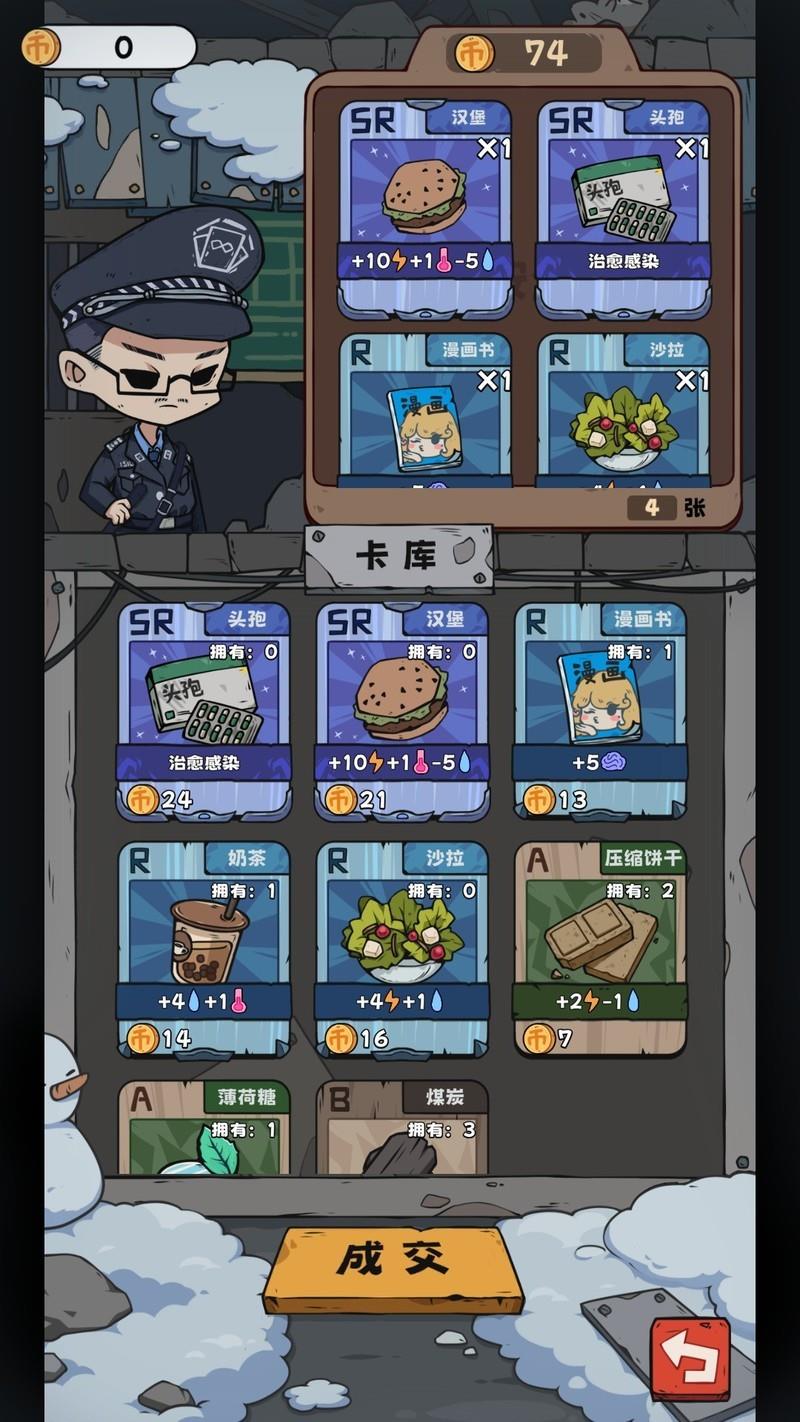Select the 头孢 card priced 24 in 卡库

coord(204,710)
